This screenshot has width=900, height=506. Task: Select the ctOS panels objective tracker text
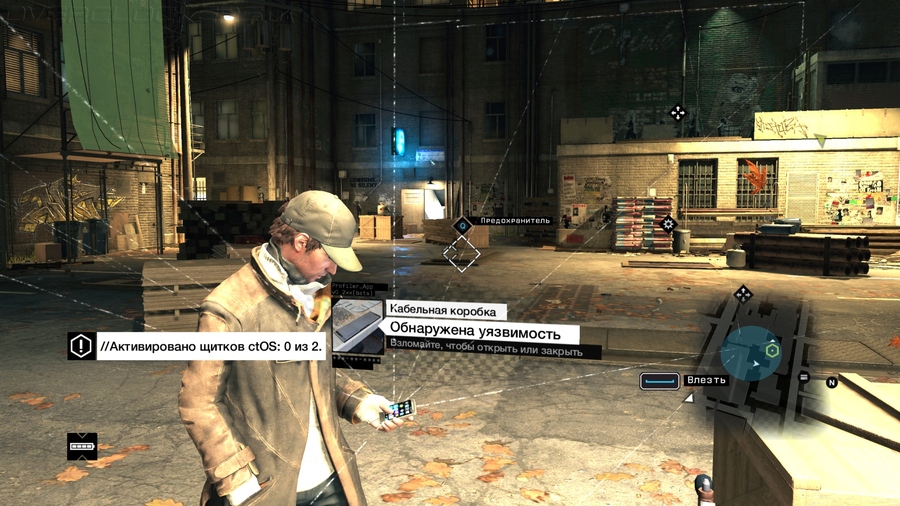(x=213, y=347)
